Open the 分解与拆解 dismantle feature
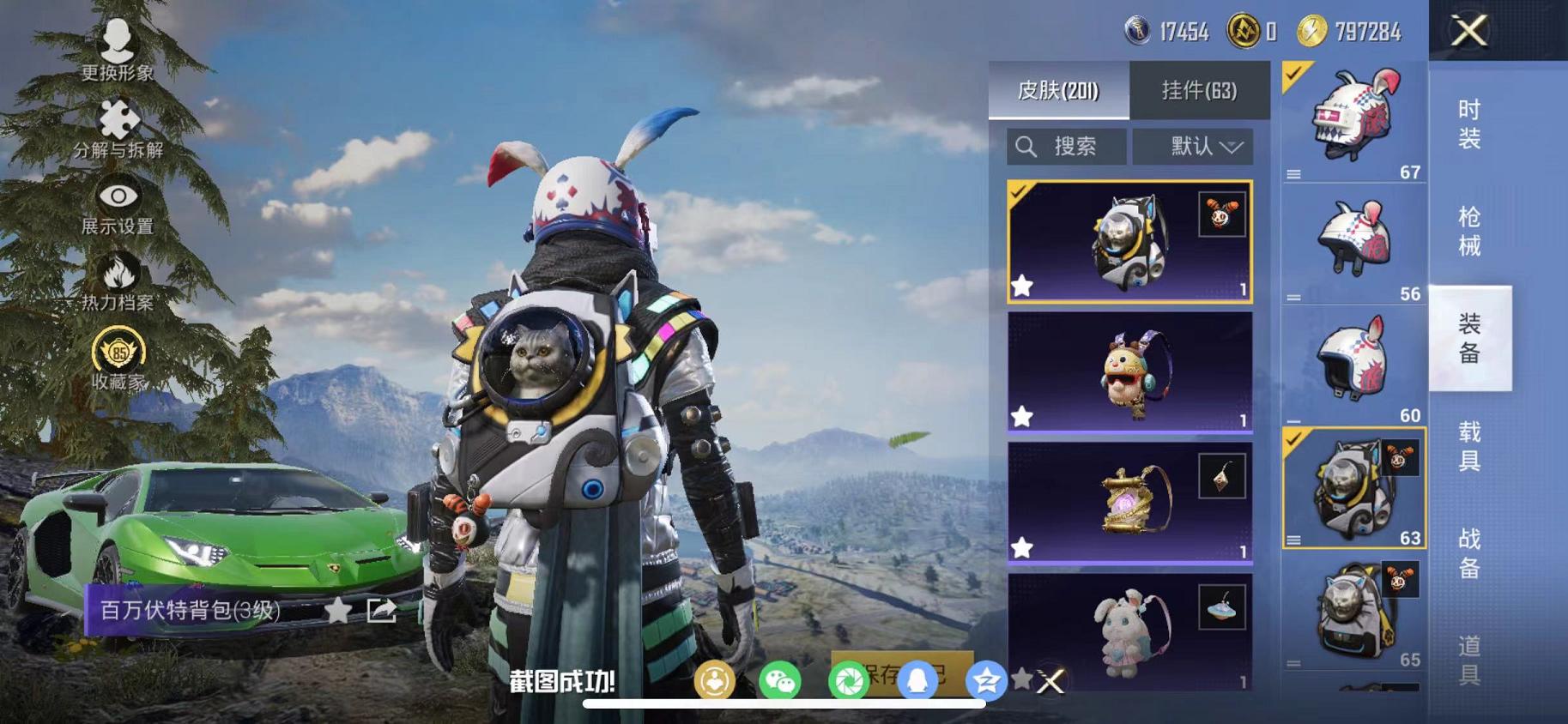Viewport: 1568px width, 724px height. 118,127
